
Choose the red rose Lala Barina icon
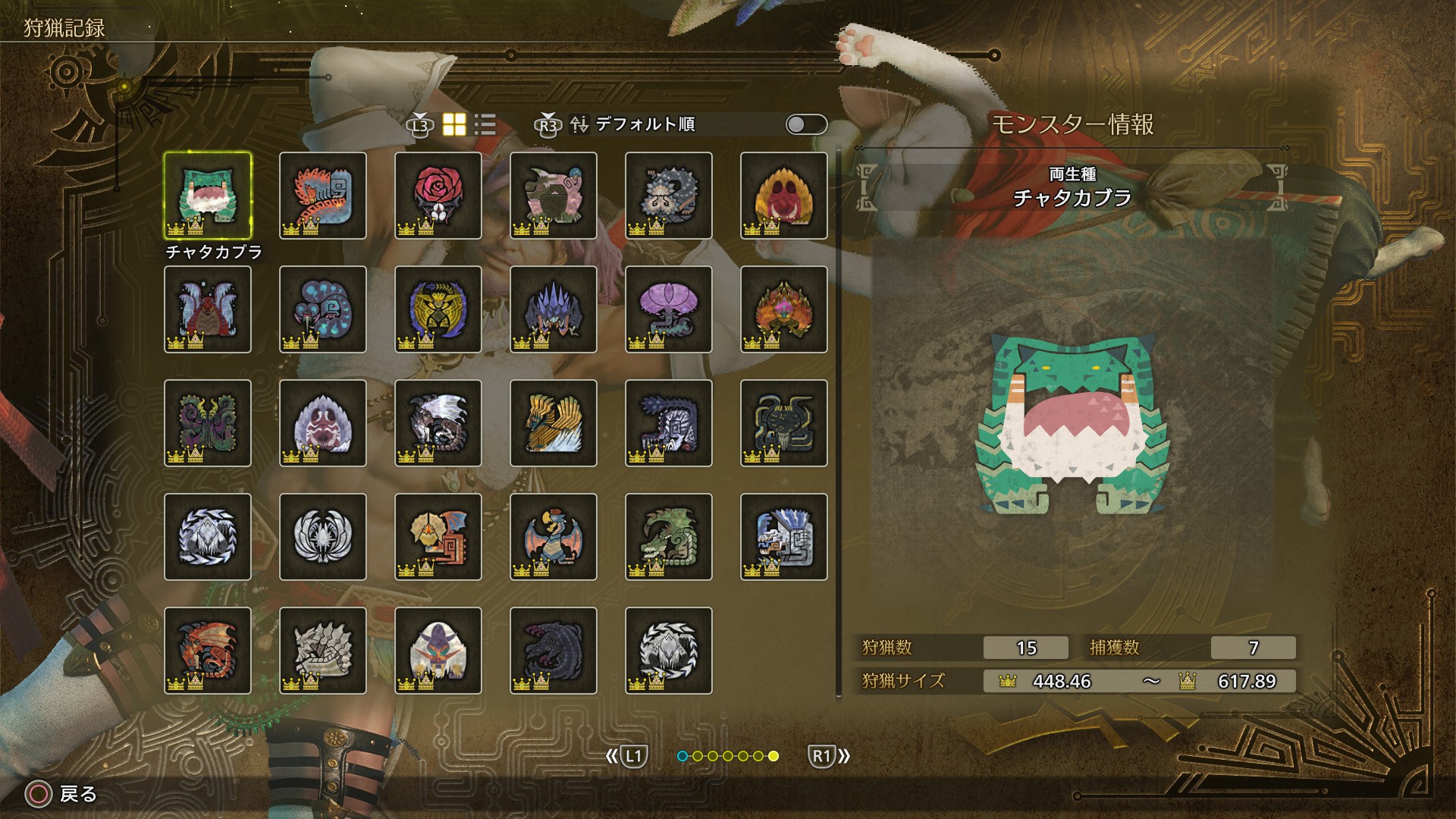(438, 196)
